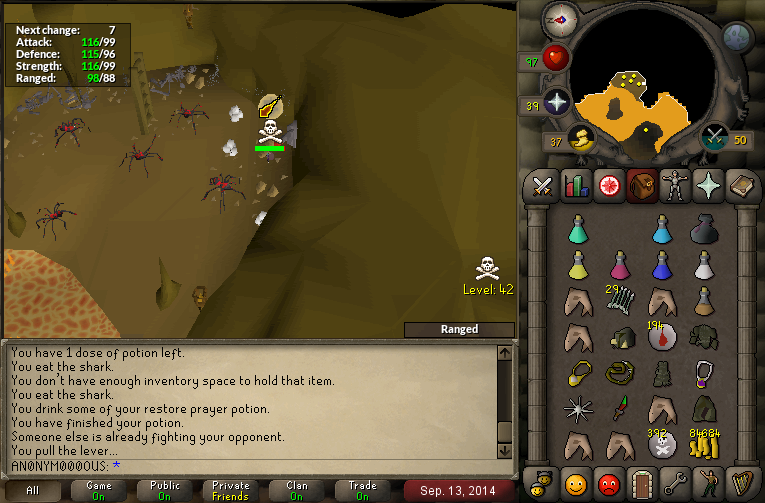Select the pink potion in the inventory

[620, 265]
